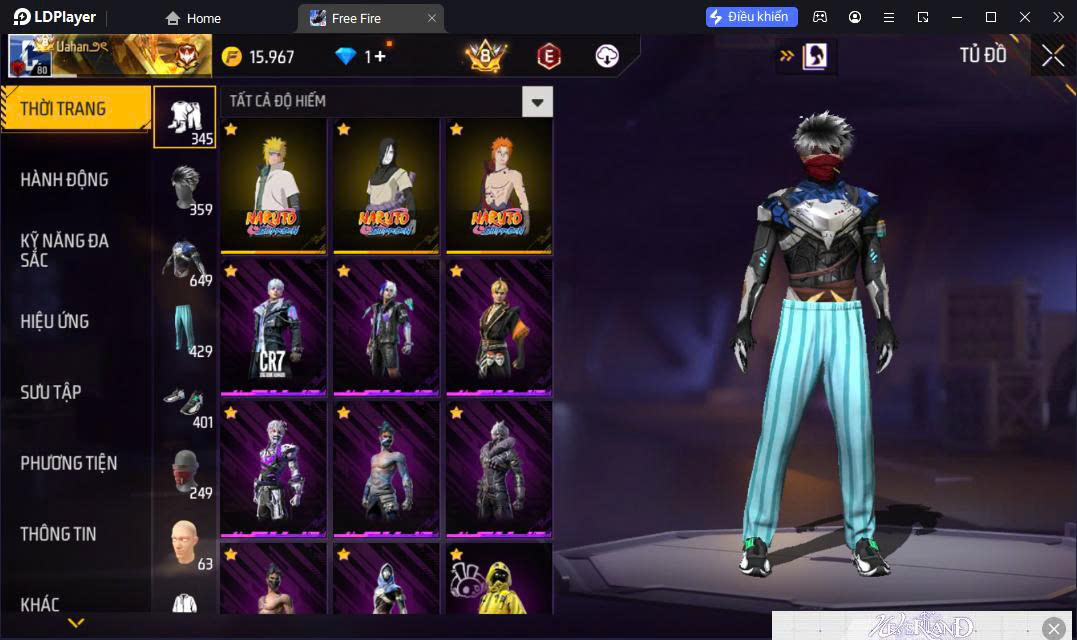Select the Hiệu Ứng category

[55, 321]
